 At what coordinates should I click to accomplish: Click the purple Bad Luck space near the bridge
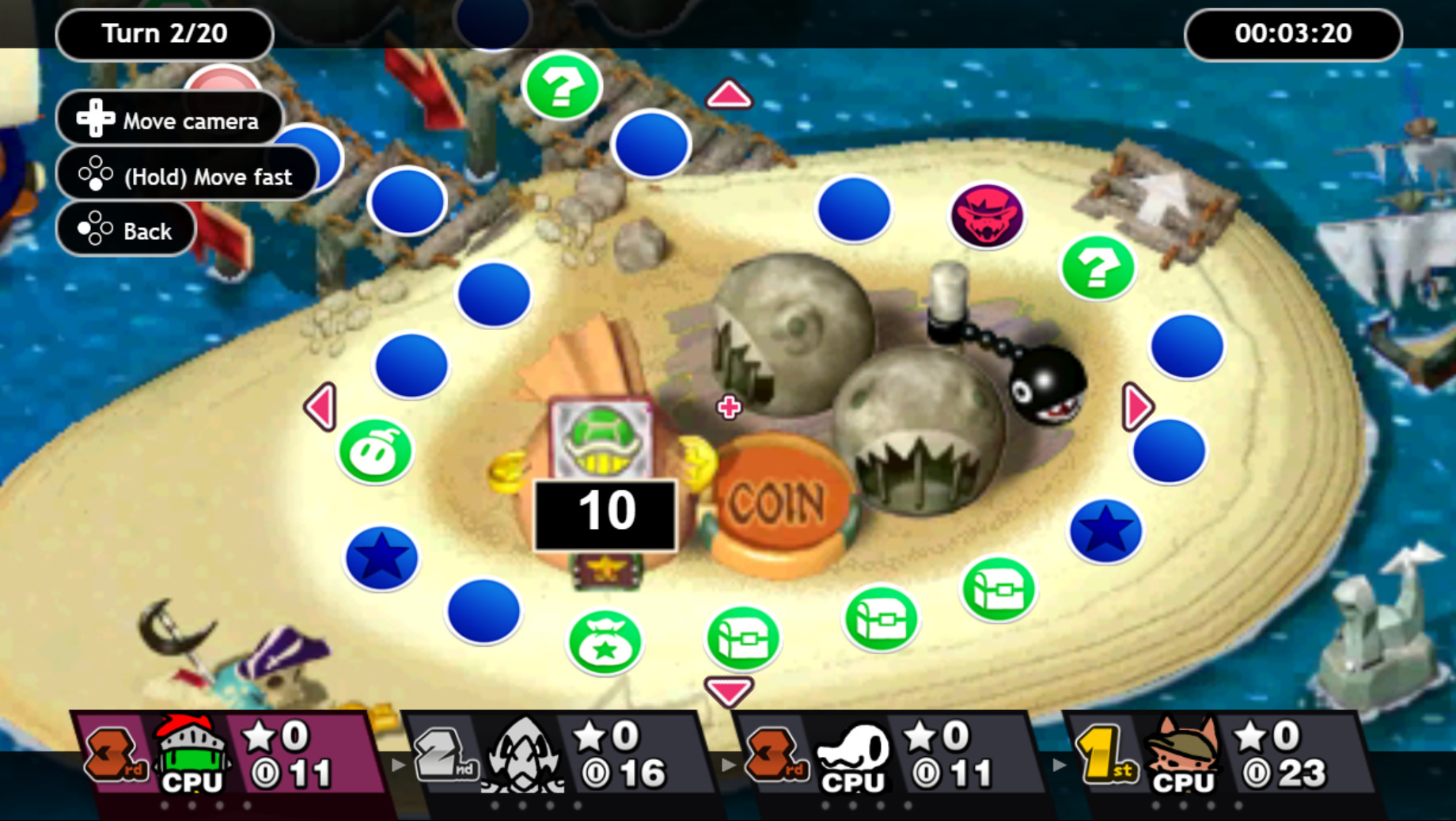click(986, 215)
